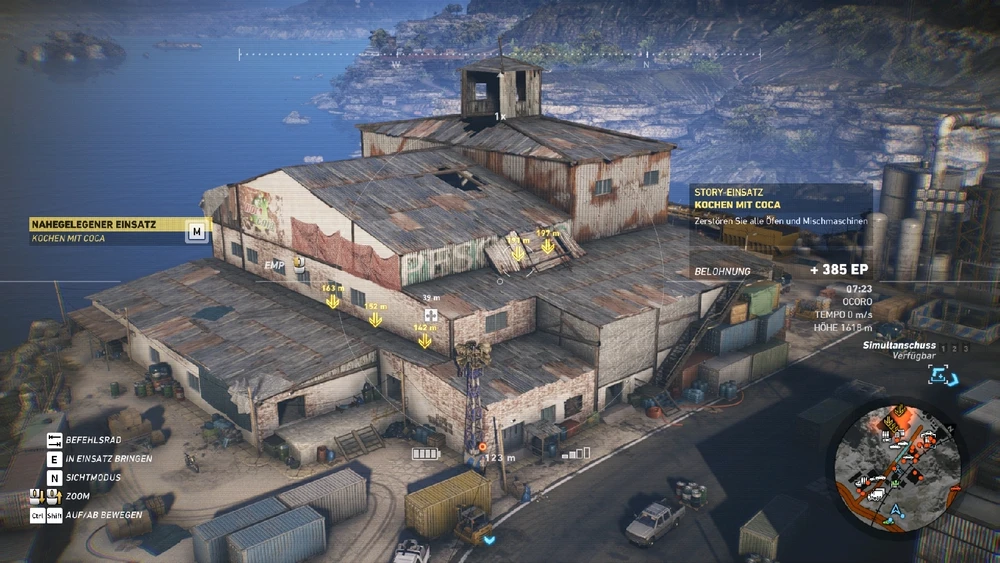Click the orange marker at 123 m

point(482,446)
